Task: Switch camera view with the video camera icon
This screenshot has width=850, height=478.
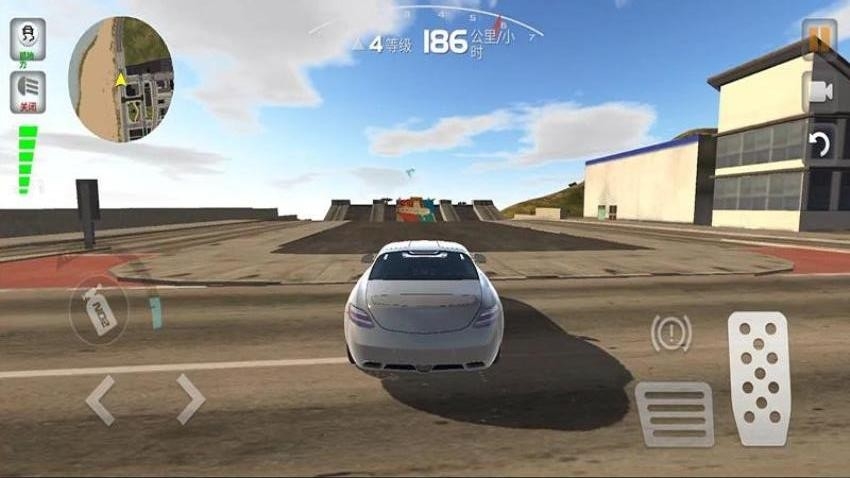Action: tap(819, 92)
